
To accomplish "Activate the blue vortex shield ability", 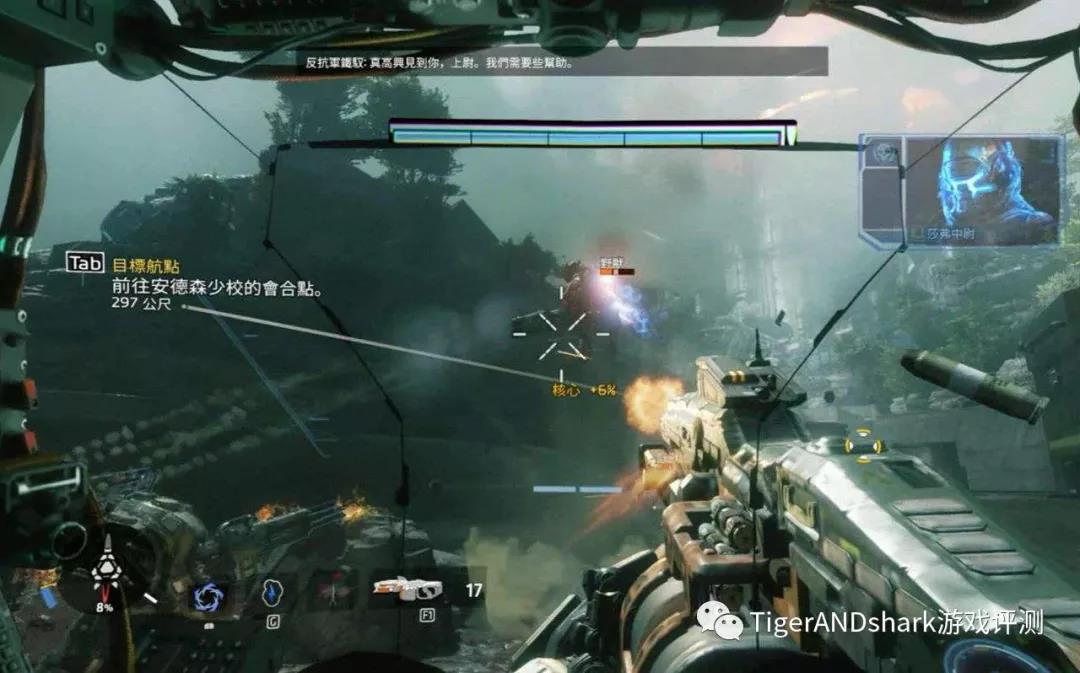I will click(x=210, y=596).
